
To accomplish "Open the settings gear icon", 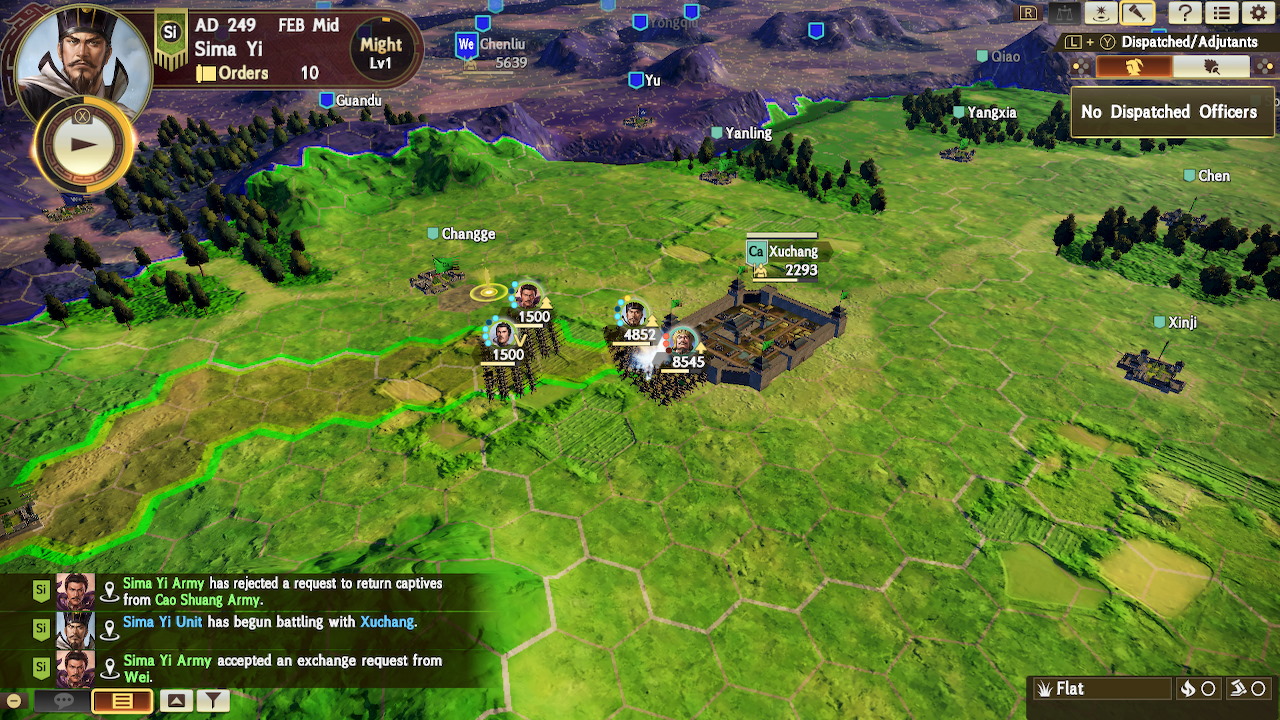I will tap(1260, 13).
